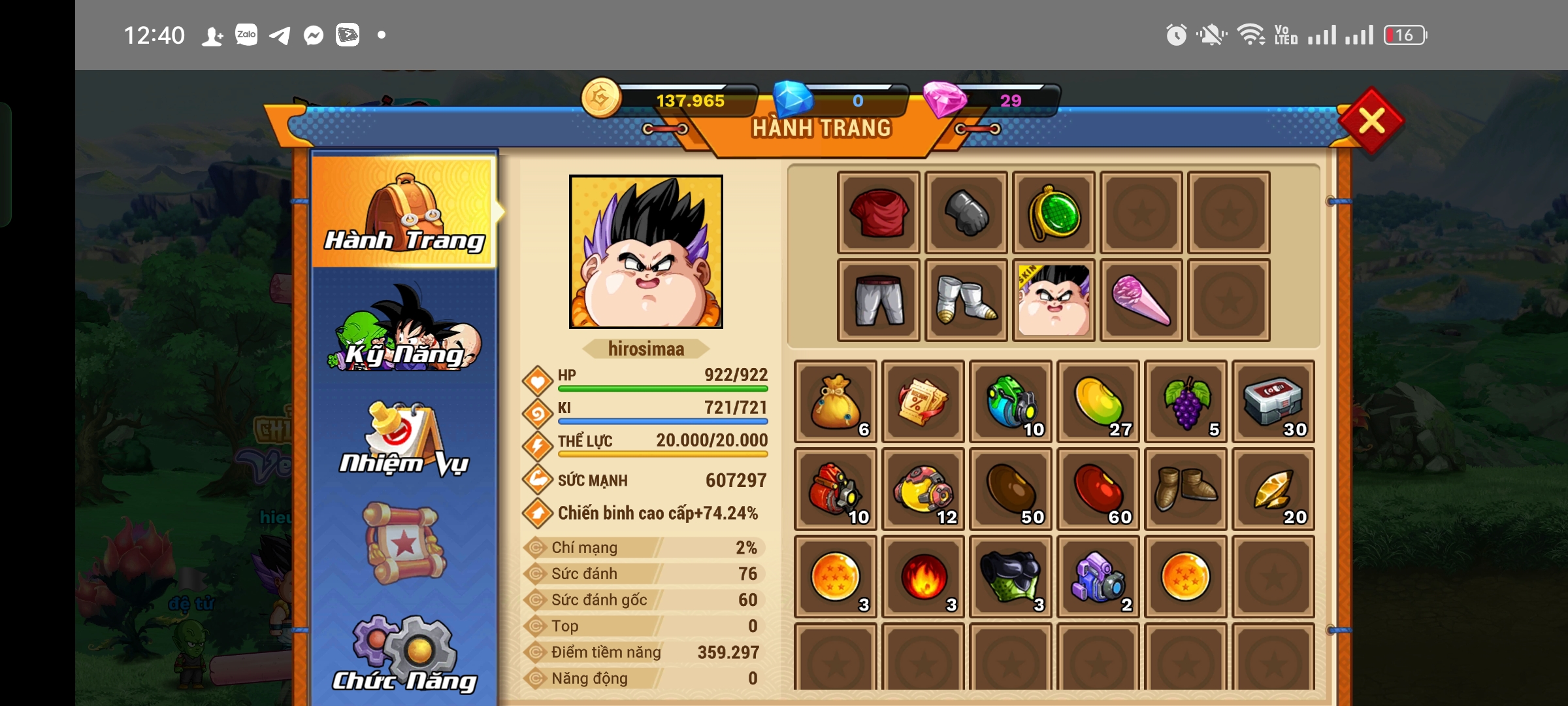Select the pink cone item slot
This screenshot has height=706, width=1568.
point(1141,300)
